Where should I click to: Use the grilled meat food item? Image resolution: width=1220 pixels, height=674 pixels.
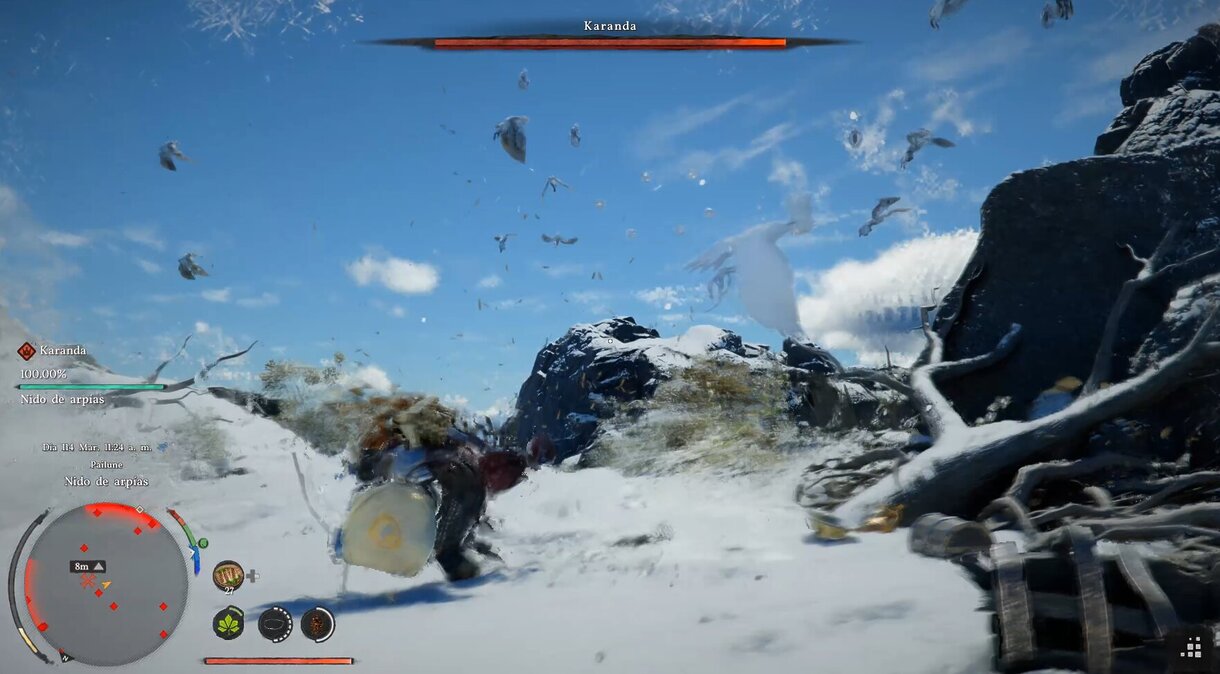point(228,575)
